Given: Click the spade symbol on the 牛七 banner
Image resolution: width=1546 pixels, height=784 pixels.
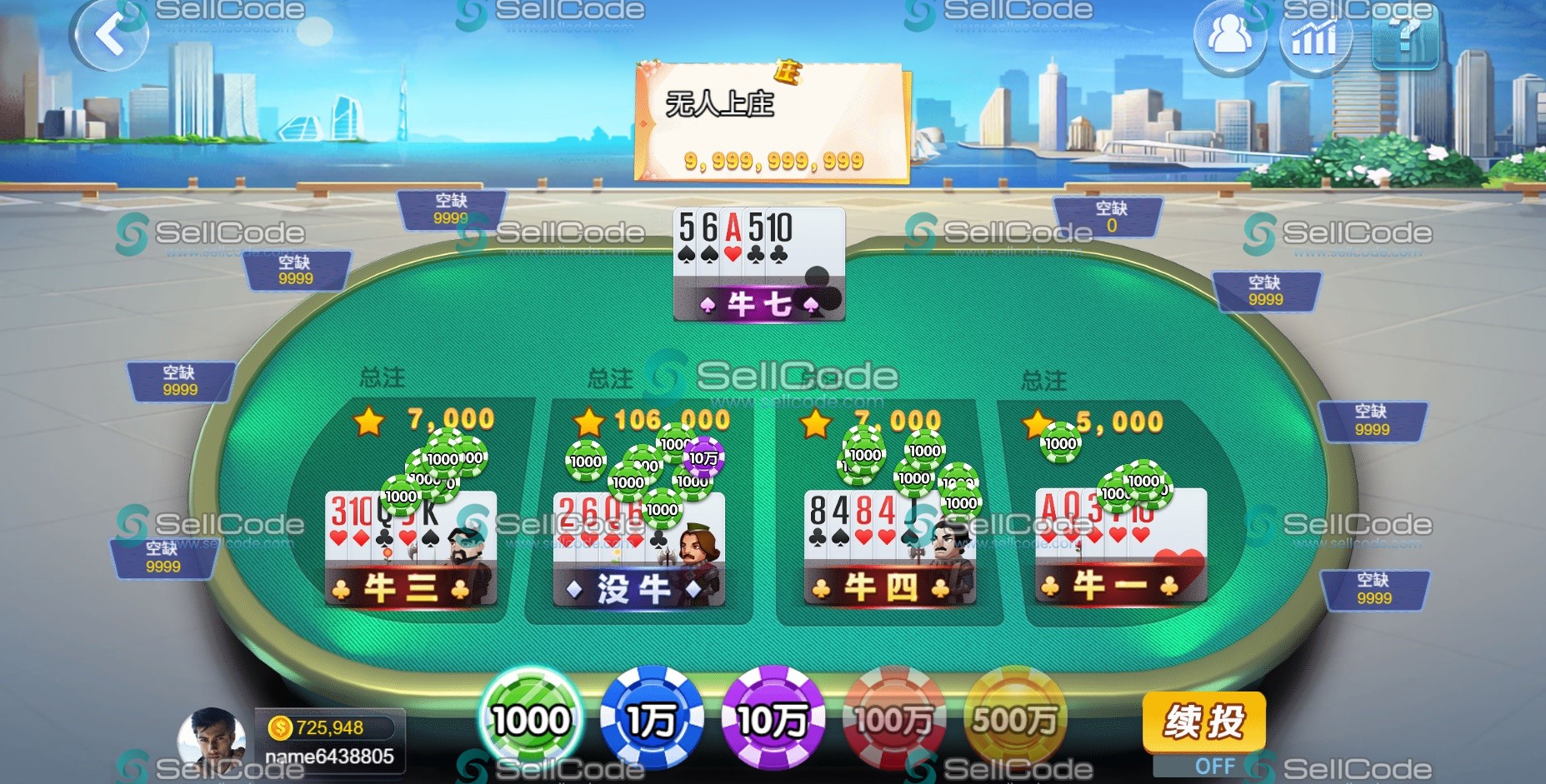Looking at the screenshot, I should pyautogui.click(x=710, y=303).
